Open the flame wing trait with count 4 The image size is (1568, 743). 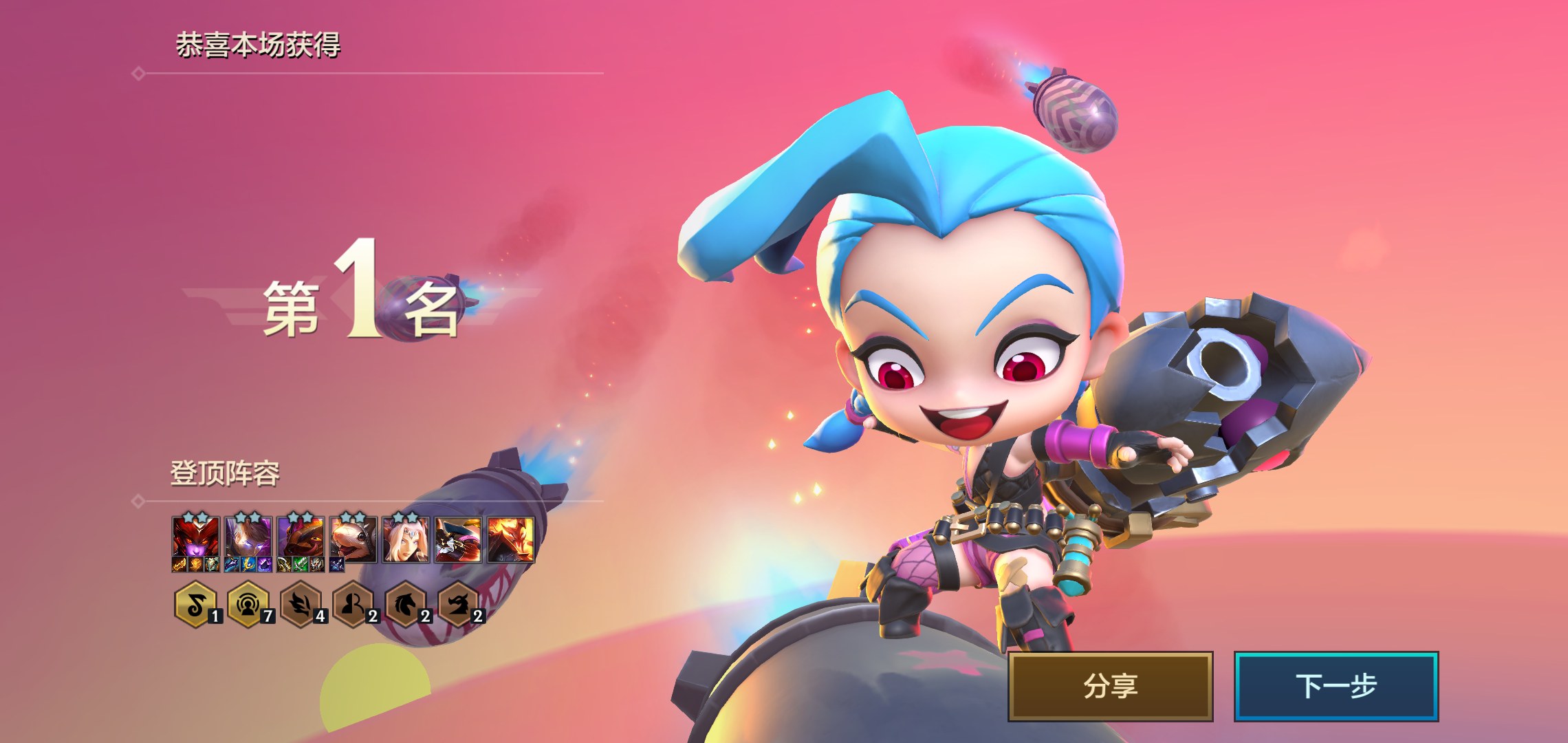[301, 605]
